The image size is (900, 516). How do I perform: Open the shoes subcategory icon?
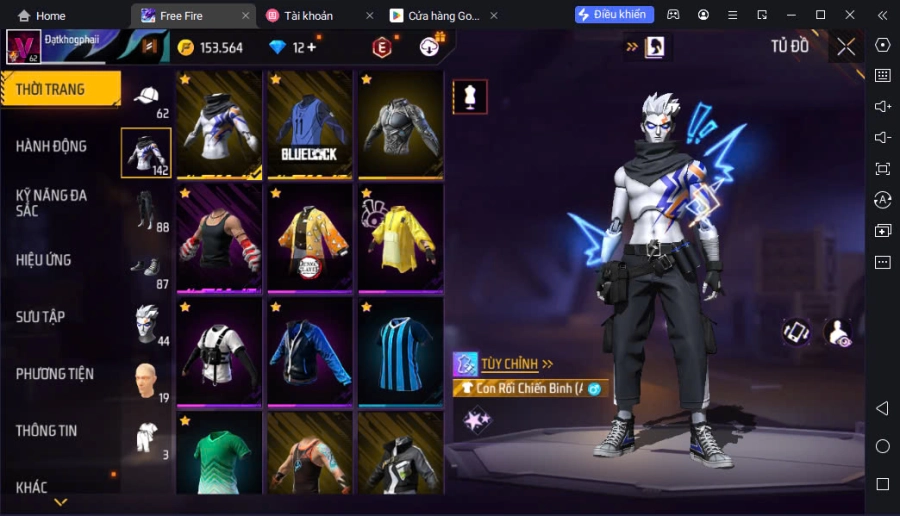click(147, 267)
